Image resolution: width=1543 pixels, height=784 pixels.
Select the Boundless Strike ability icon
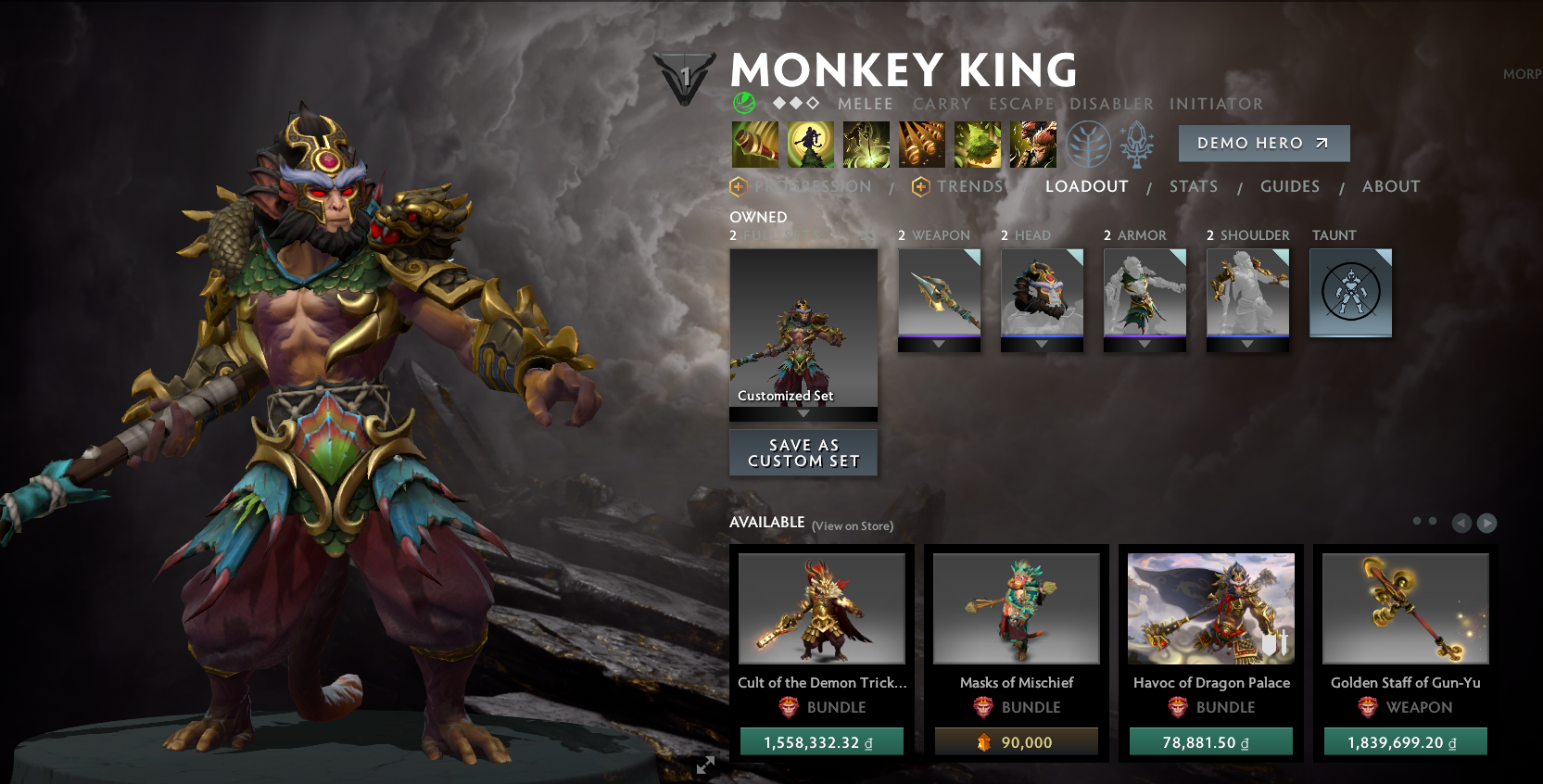click(x=755, y=145)
